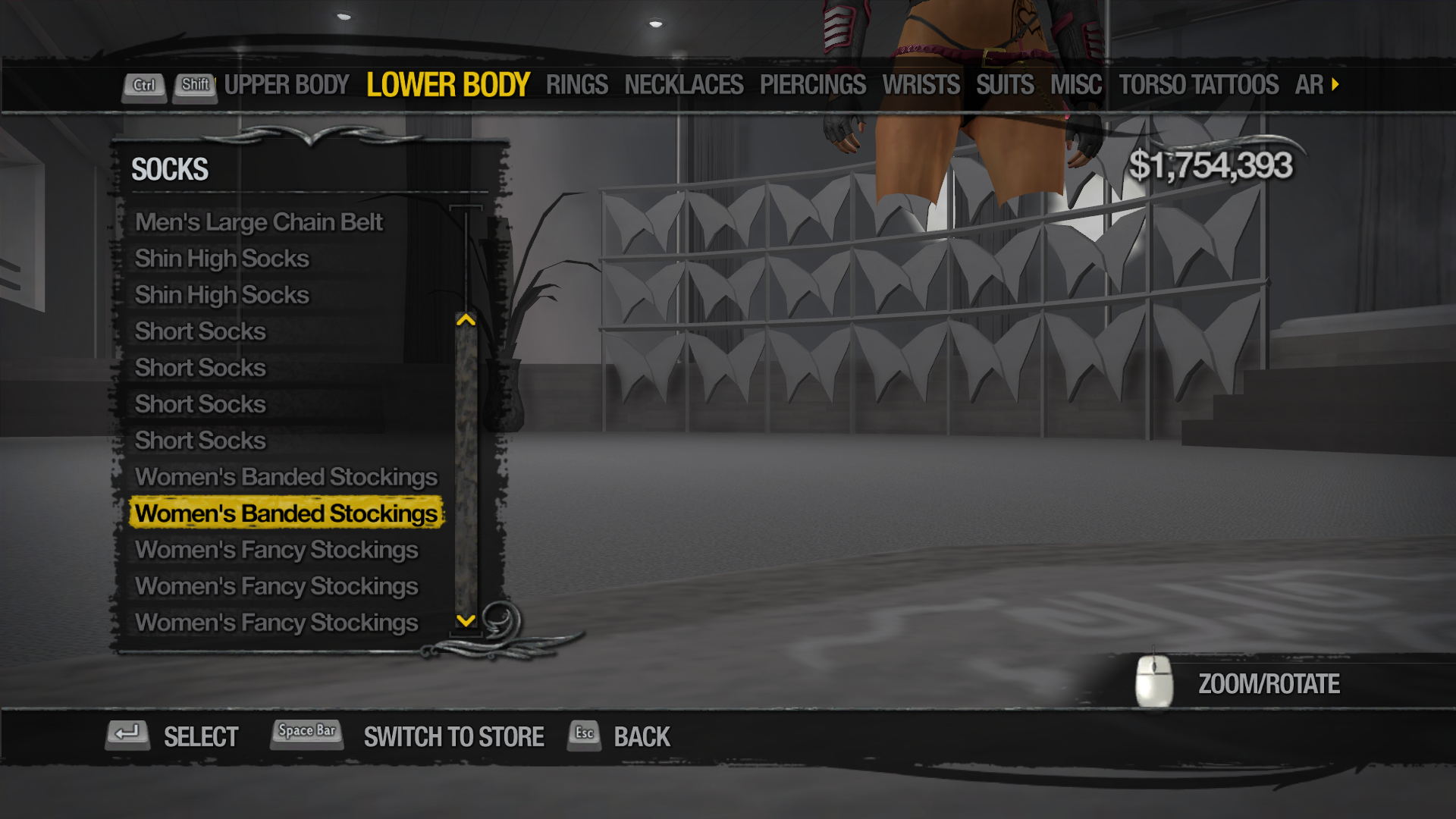Select the Necklaces tab
Screen dimensions: 1456x819
point(683,85)
